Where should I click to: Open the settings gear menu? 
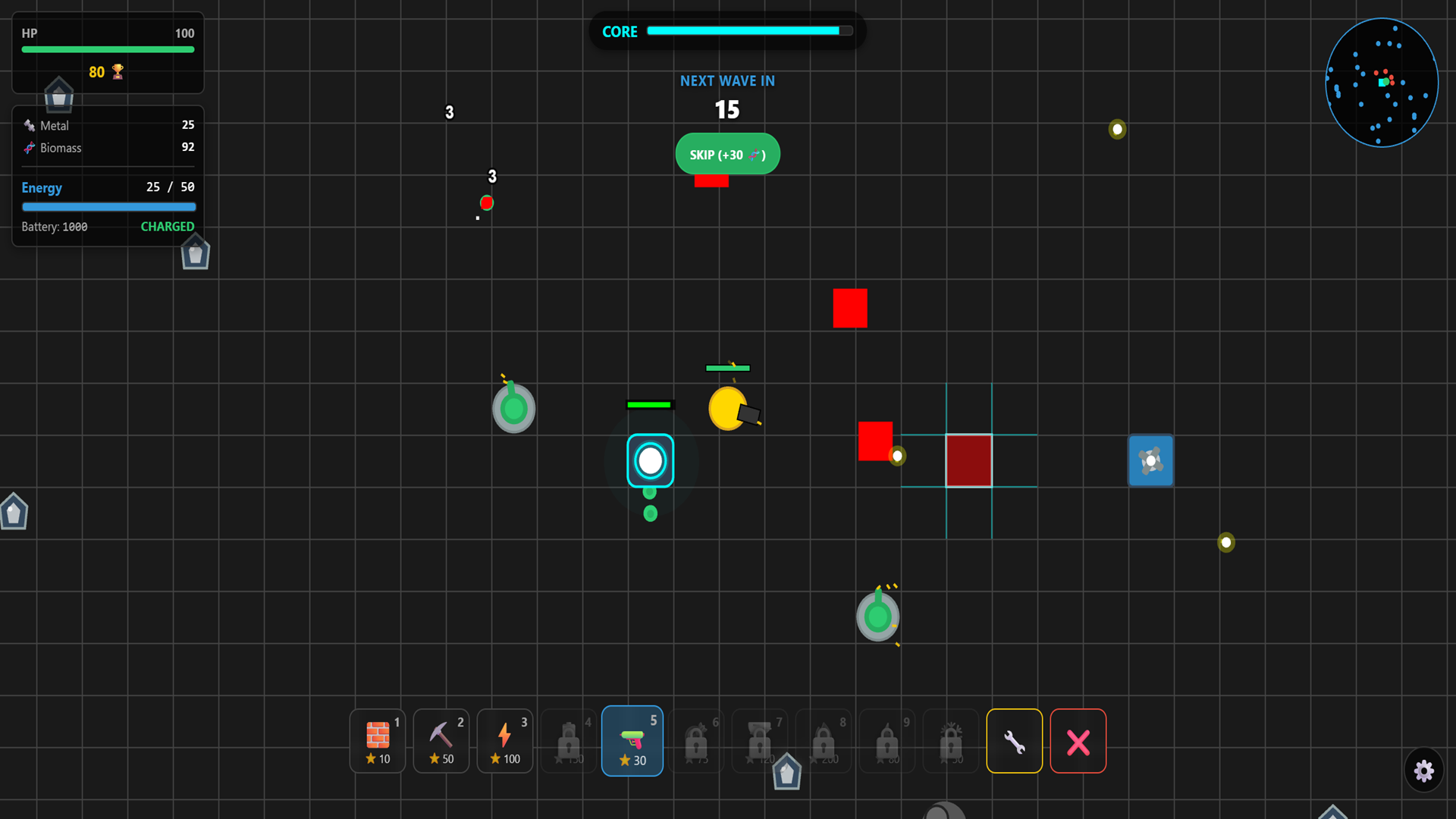[x=1424, y=770]
